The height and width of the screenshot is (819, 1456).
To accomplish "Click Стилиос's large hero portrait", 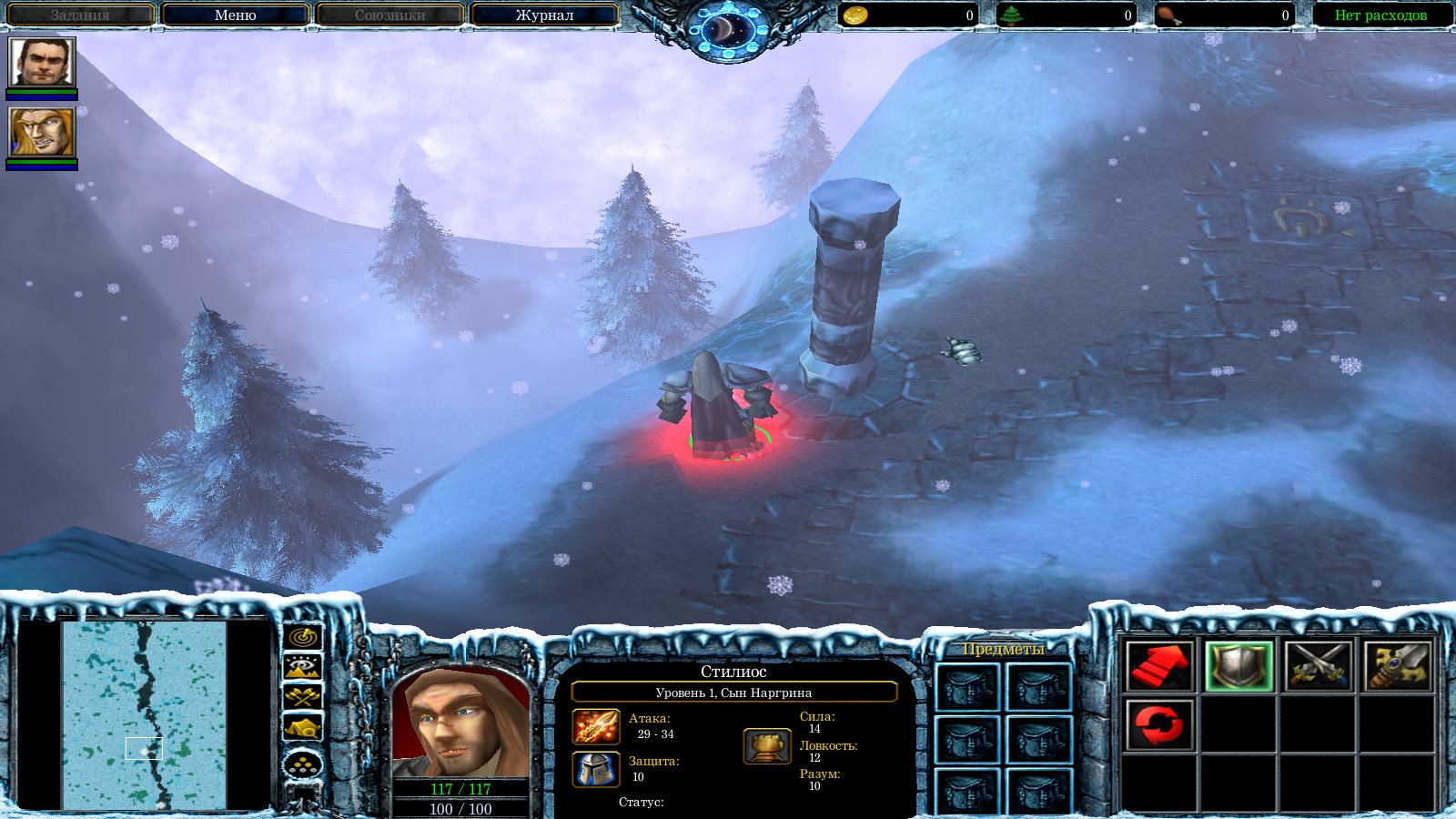I will 460,723.
